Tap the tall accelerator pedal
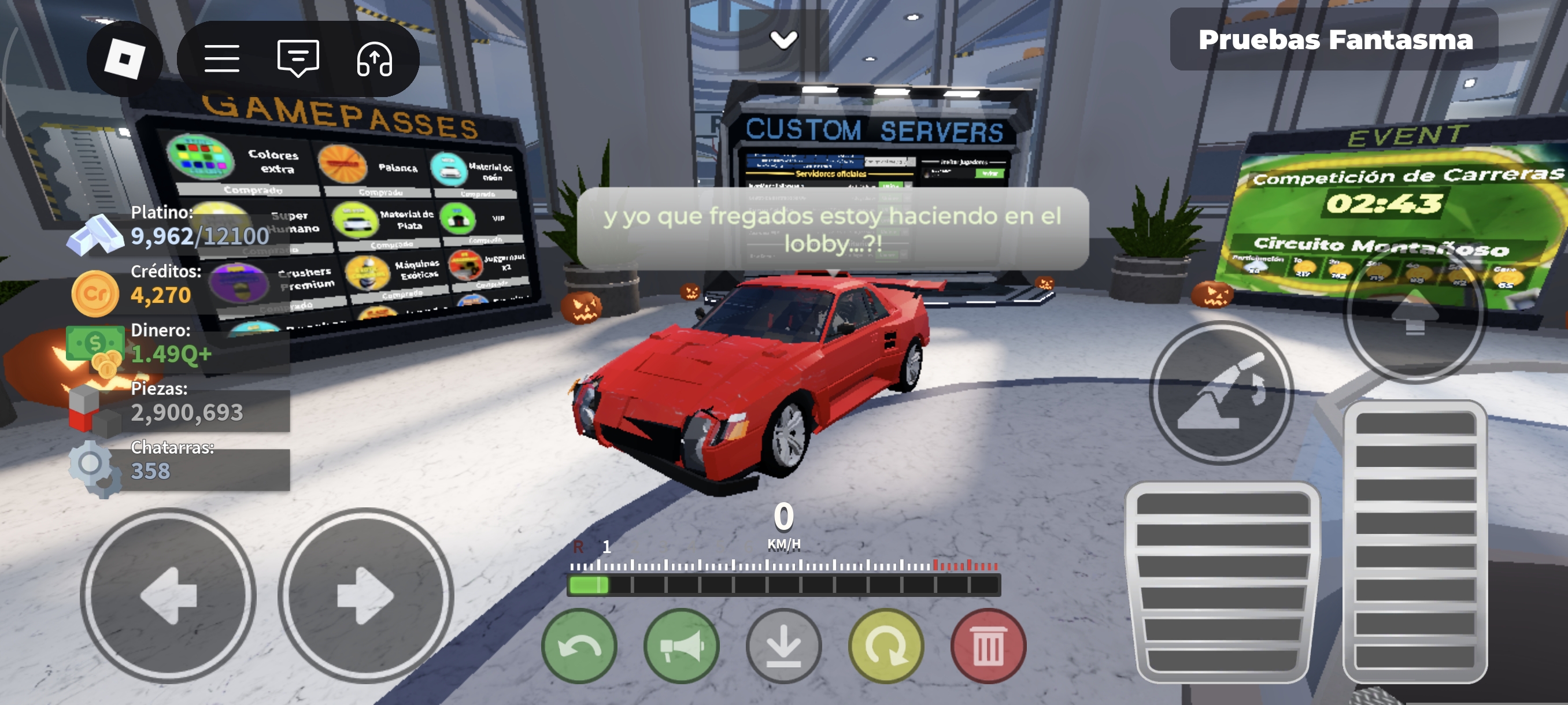Screen dimensions: 1568x705 click(1415, 540)
